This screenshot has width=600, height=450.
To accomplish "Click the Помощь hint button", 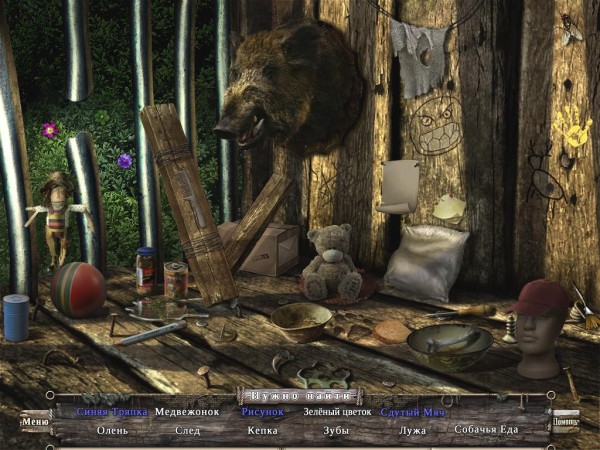I will pyautogui.click(x=566, y=421).
